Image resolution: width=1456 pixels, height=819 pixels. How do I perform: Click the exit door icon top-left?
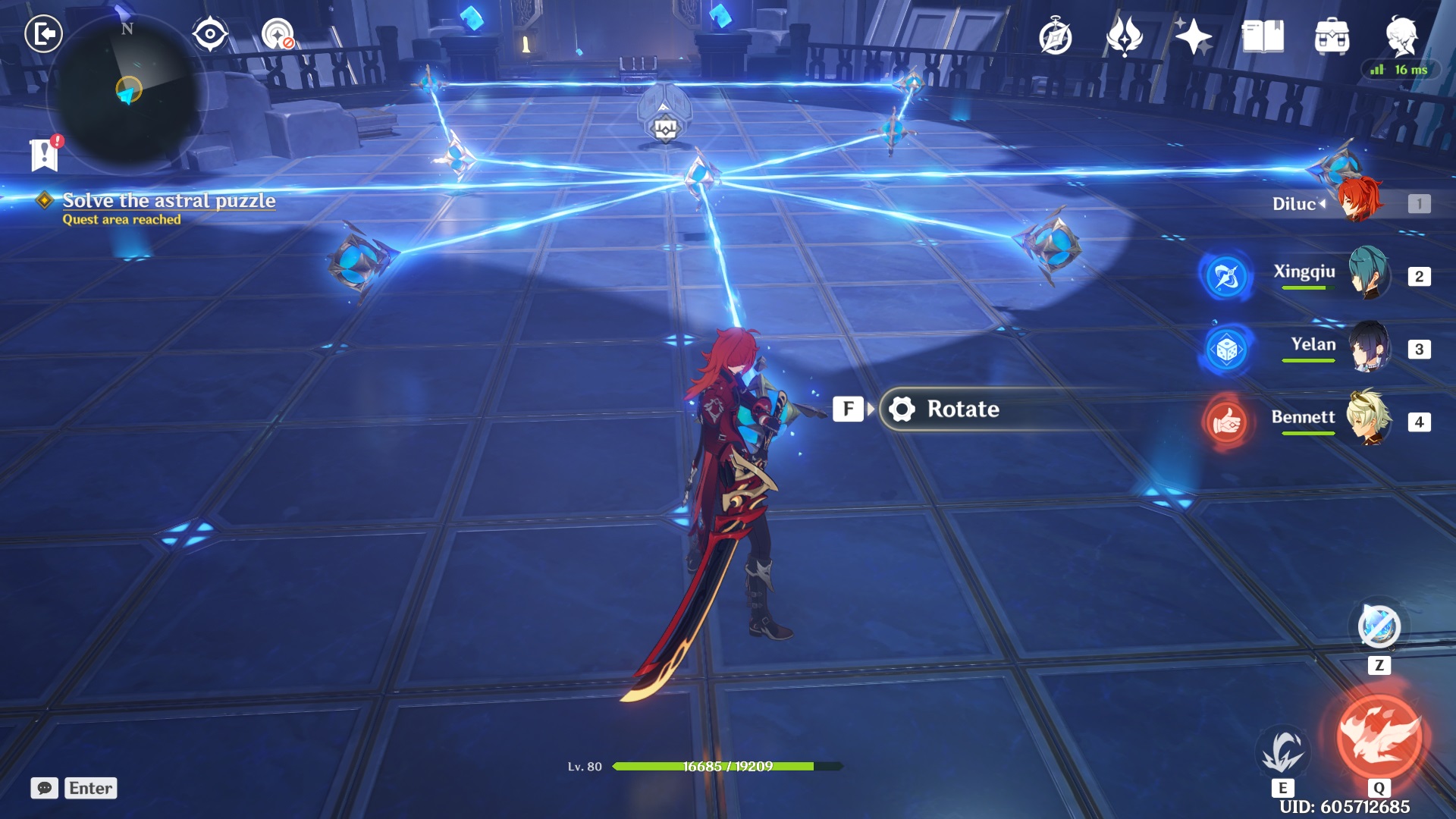click(x=43, y=34)
